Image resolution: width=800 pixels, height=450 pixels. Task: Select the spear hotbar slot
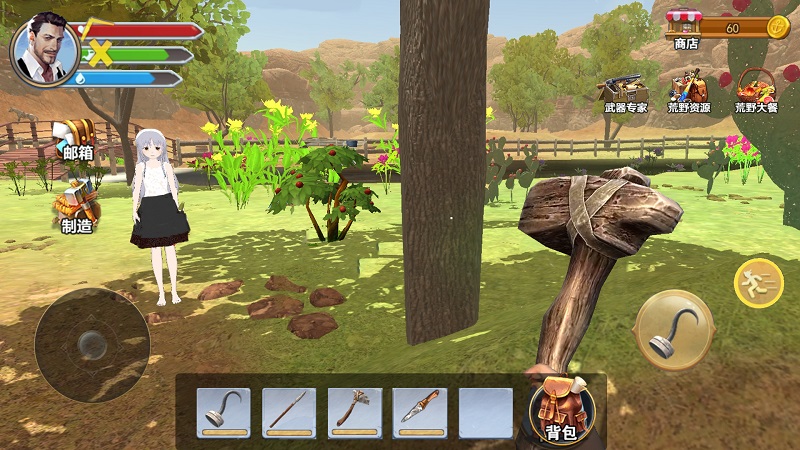(289, 412)
